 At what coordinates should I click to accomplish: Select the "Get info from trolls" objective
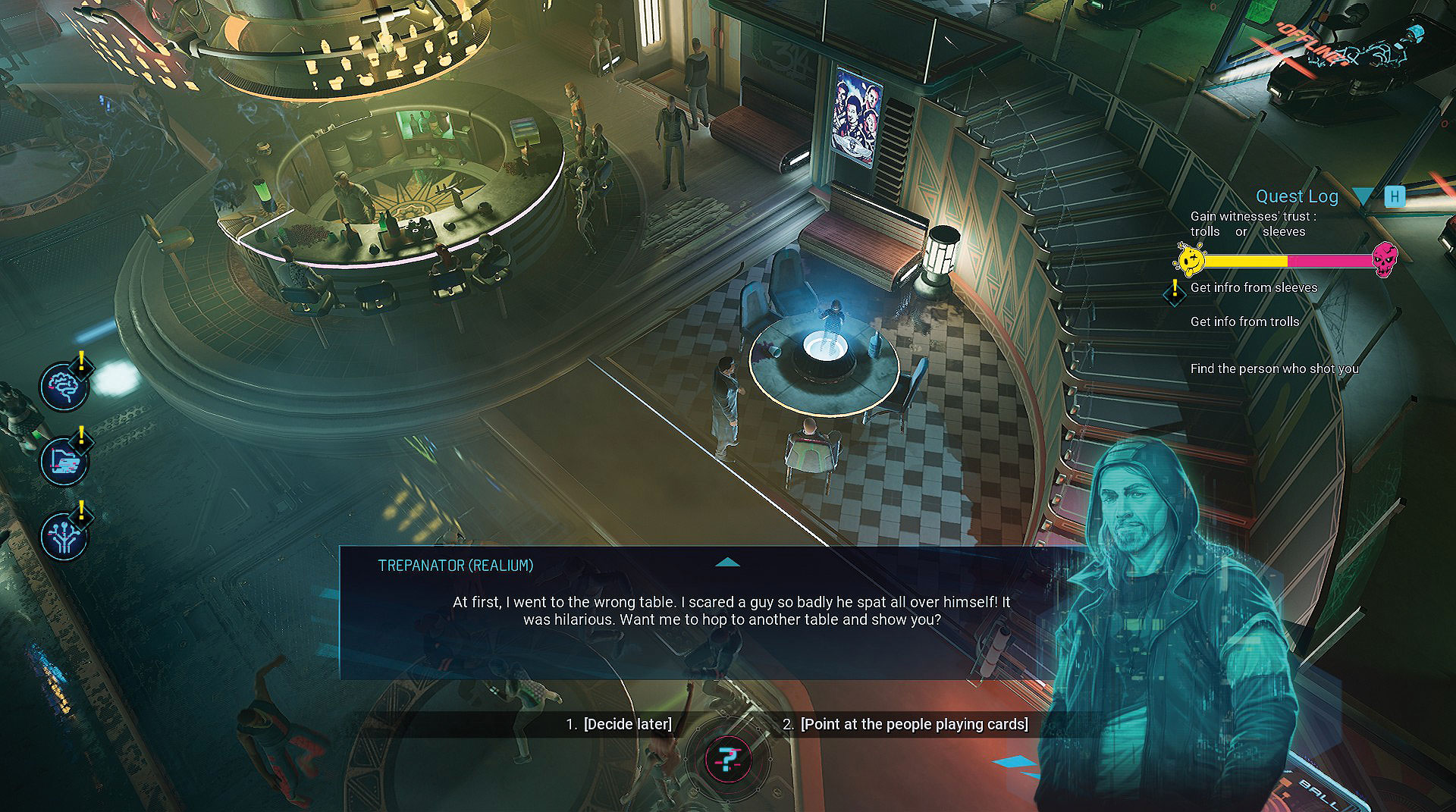(1244, 321)
